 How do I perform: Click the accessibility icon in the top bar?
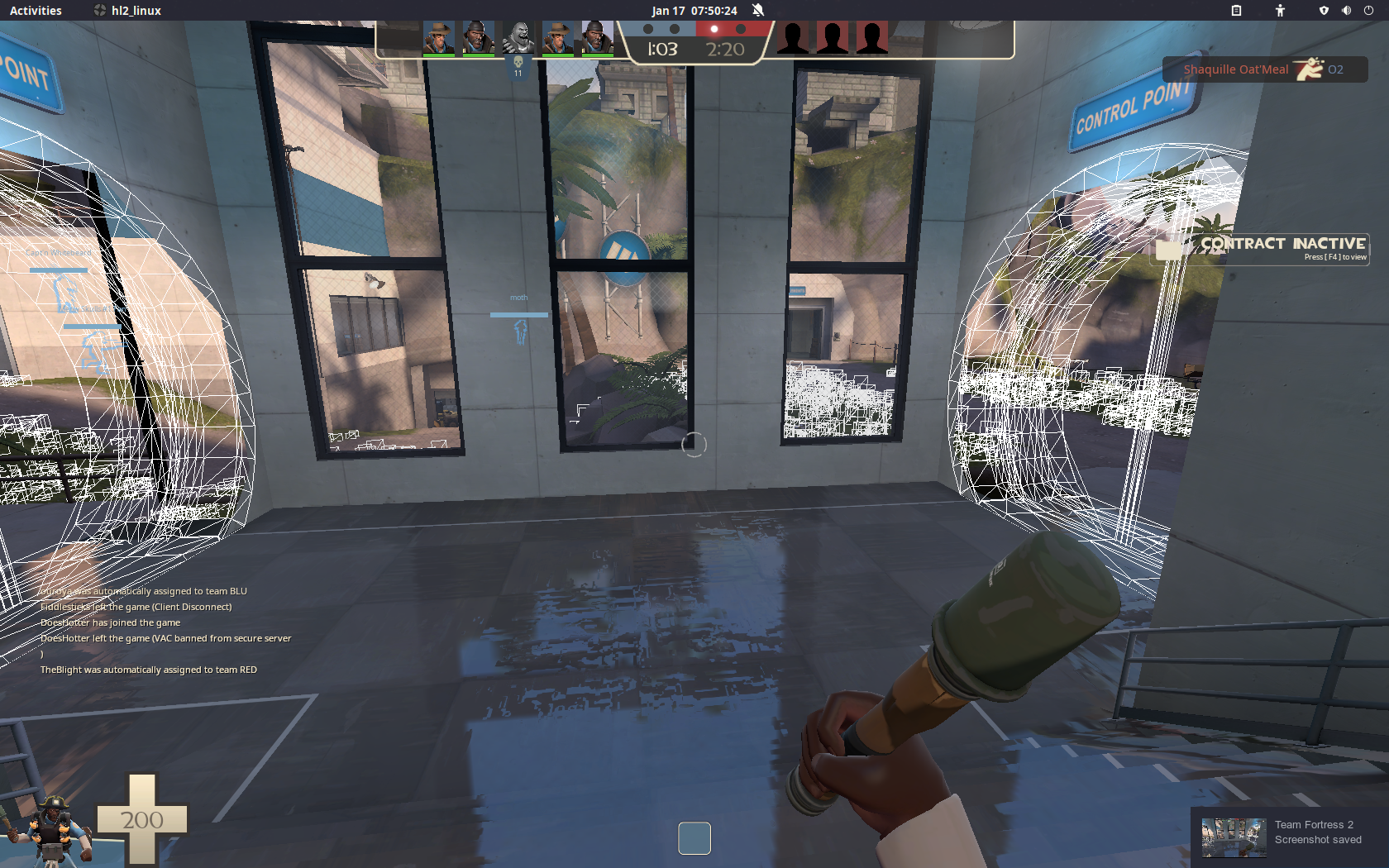tap(1279, 11)
